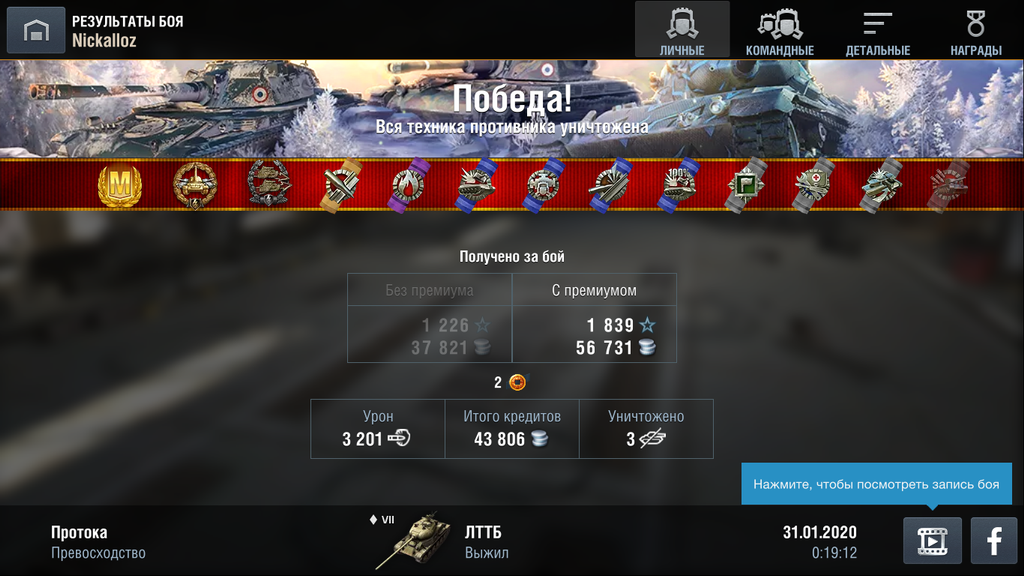Inspect the flame medal on purple ribbon
The width and height of the screenshot is (1024, 576).
coord(407,186)
